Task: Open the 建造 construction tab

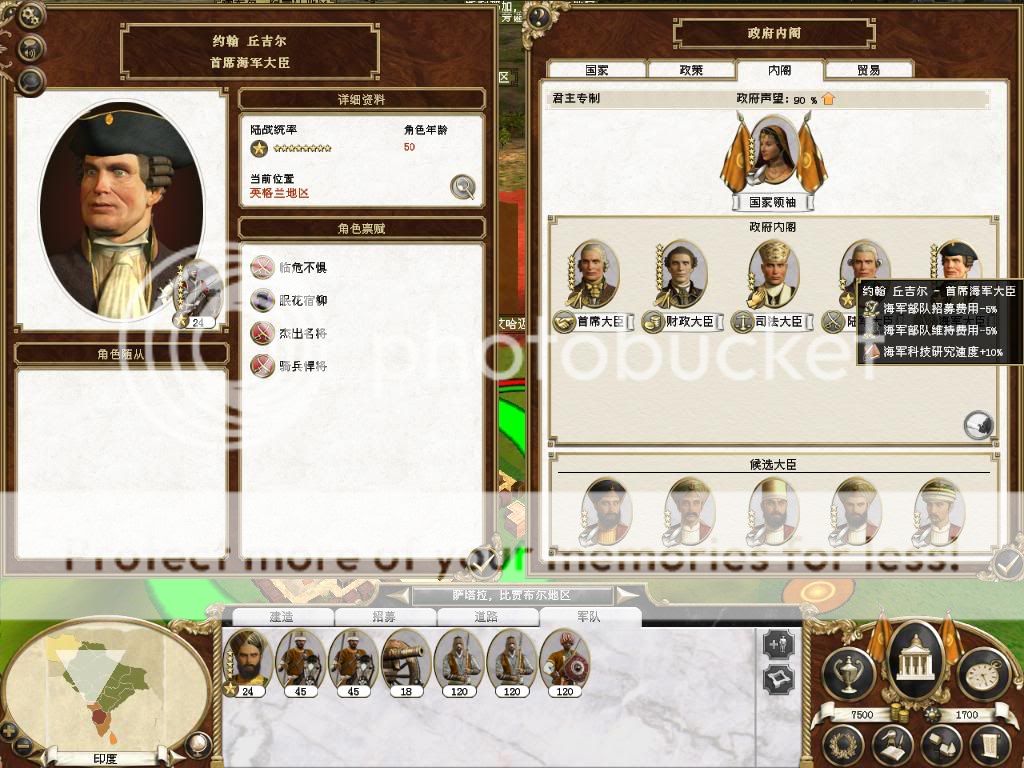Action: pos(280,617)
